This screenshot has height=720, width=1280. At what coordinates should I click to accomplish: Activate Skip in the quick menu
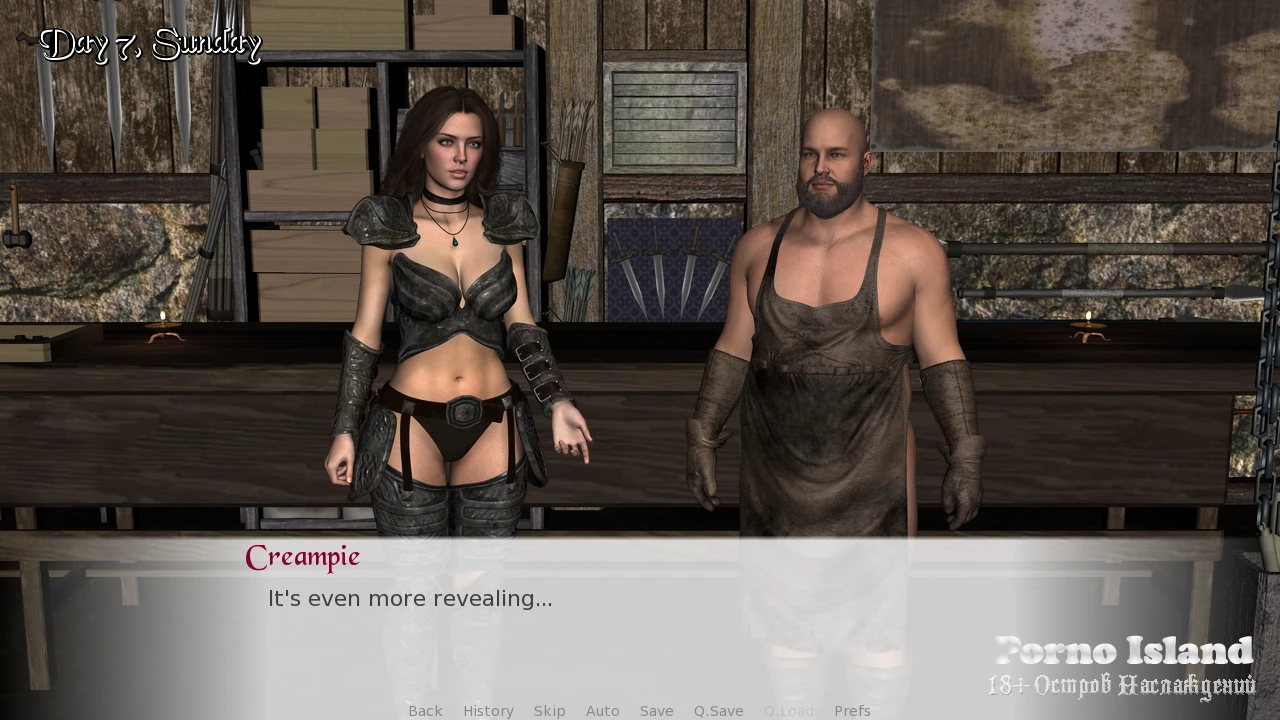coord(549,711)
